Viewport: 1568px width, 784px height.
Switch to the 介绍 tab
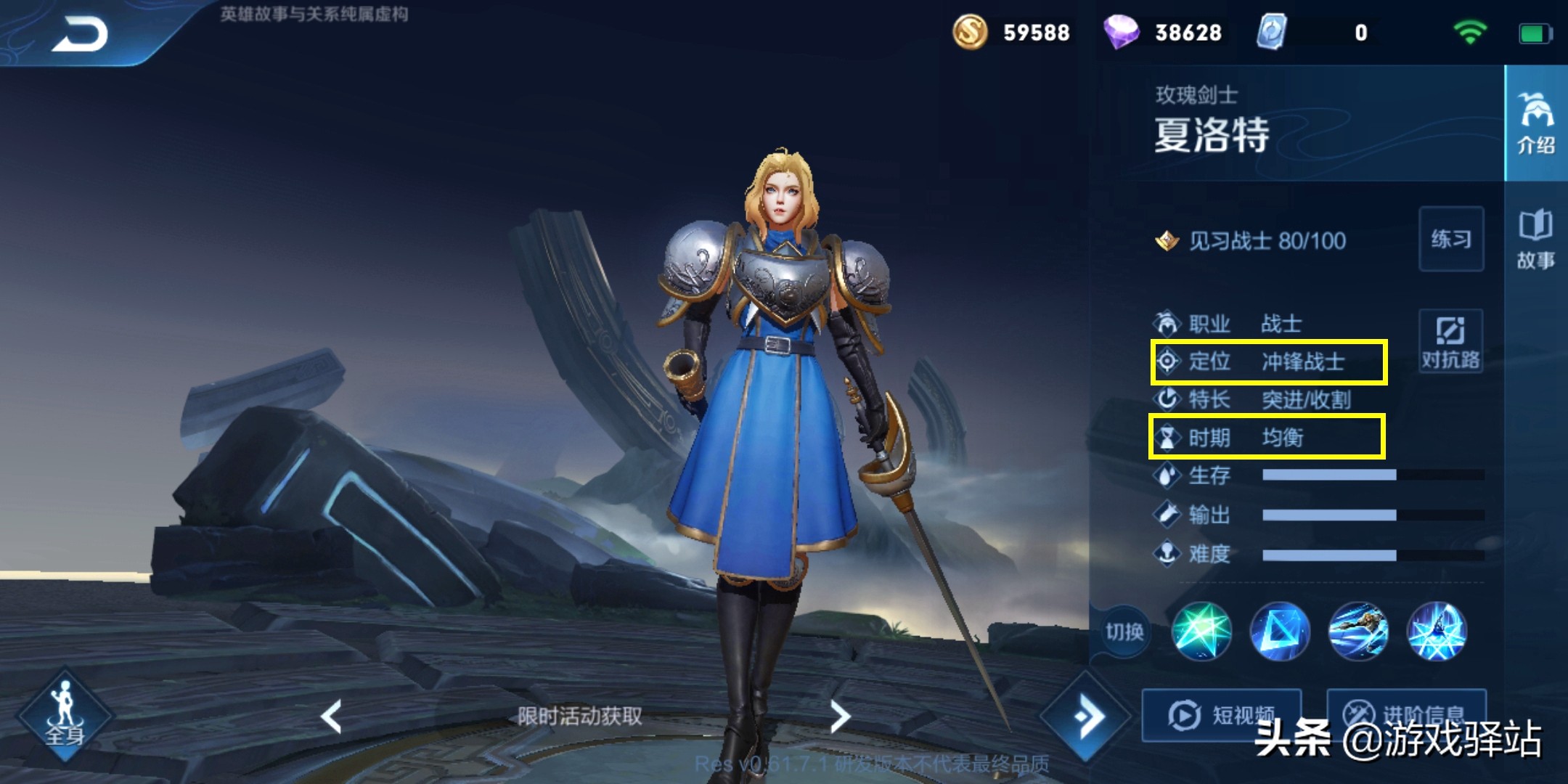pos(1535,123)
